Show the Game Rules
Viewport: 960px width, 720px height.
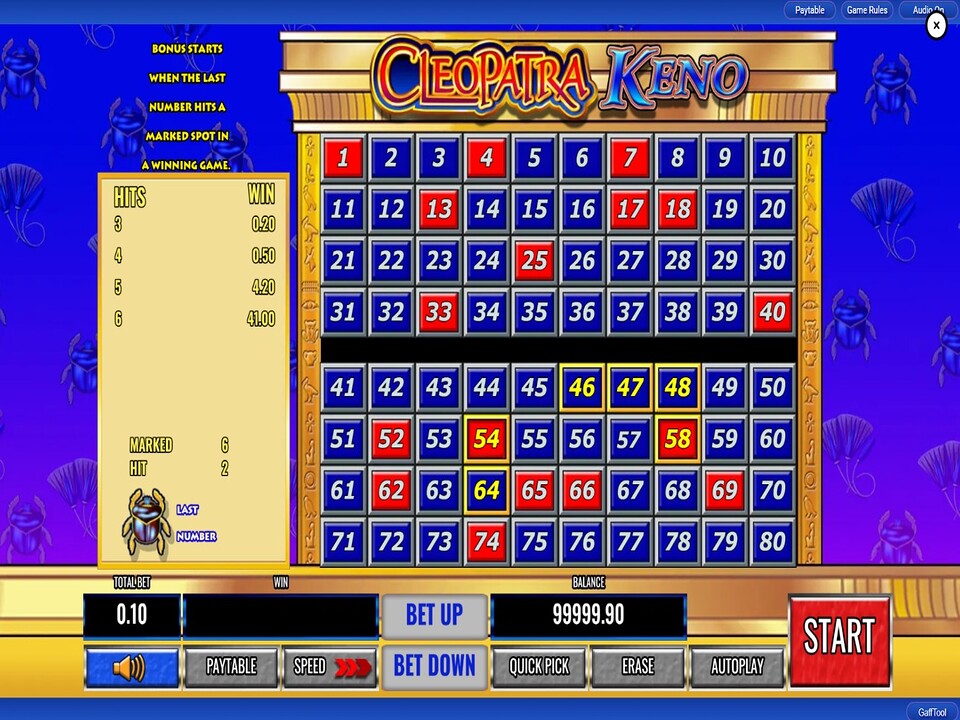pyautogui.click(x=867, y=10)
